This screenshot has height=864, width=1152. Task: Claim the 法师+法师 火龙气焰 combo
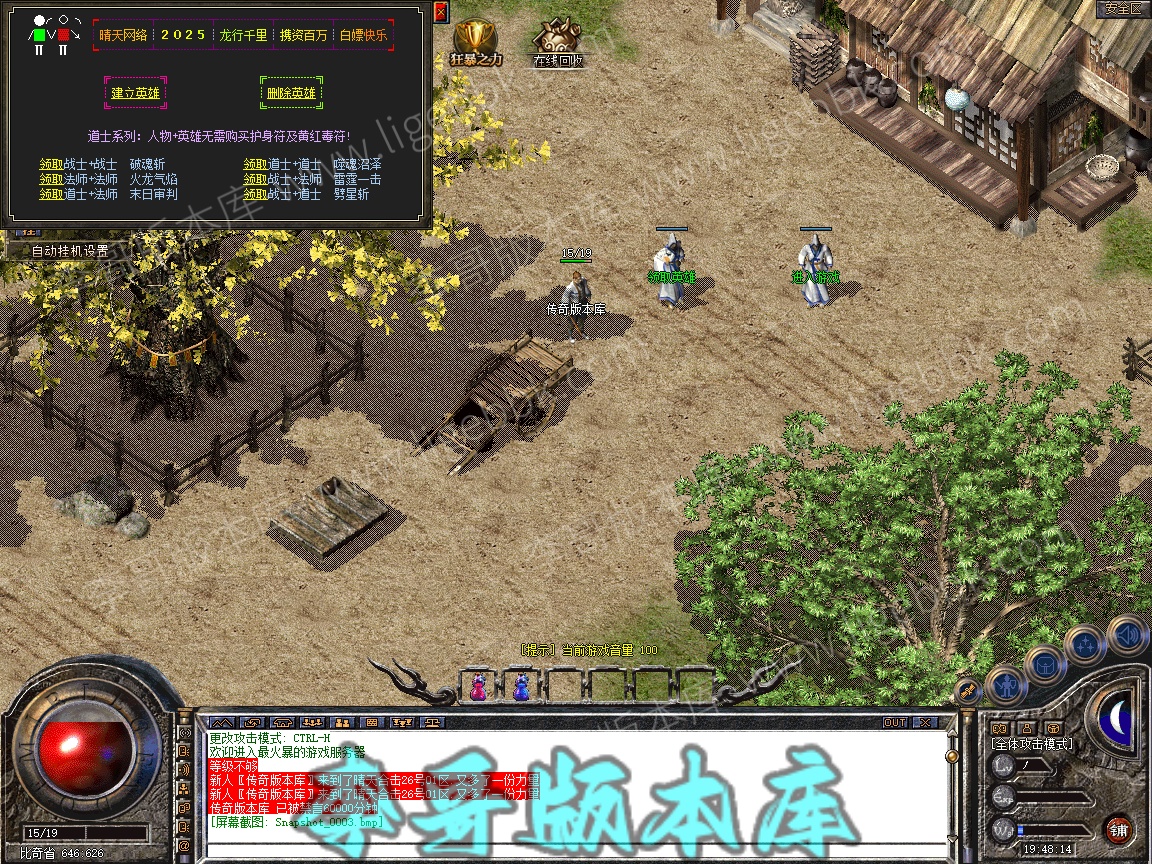tap(51, 179)
